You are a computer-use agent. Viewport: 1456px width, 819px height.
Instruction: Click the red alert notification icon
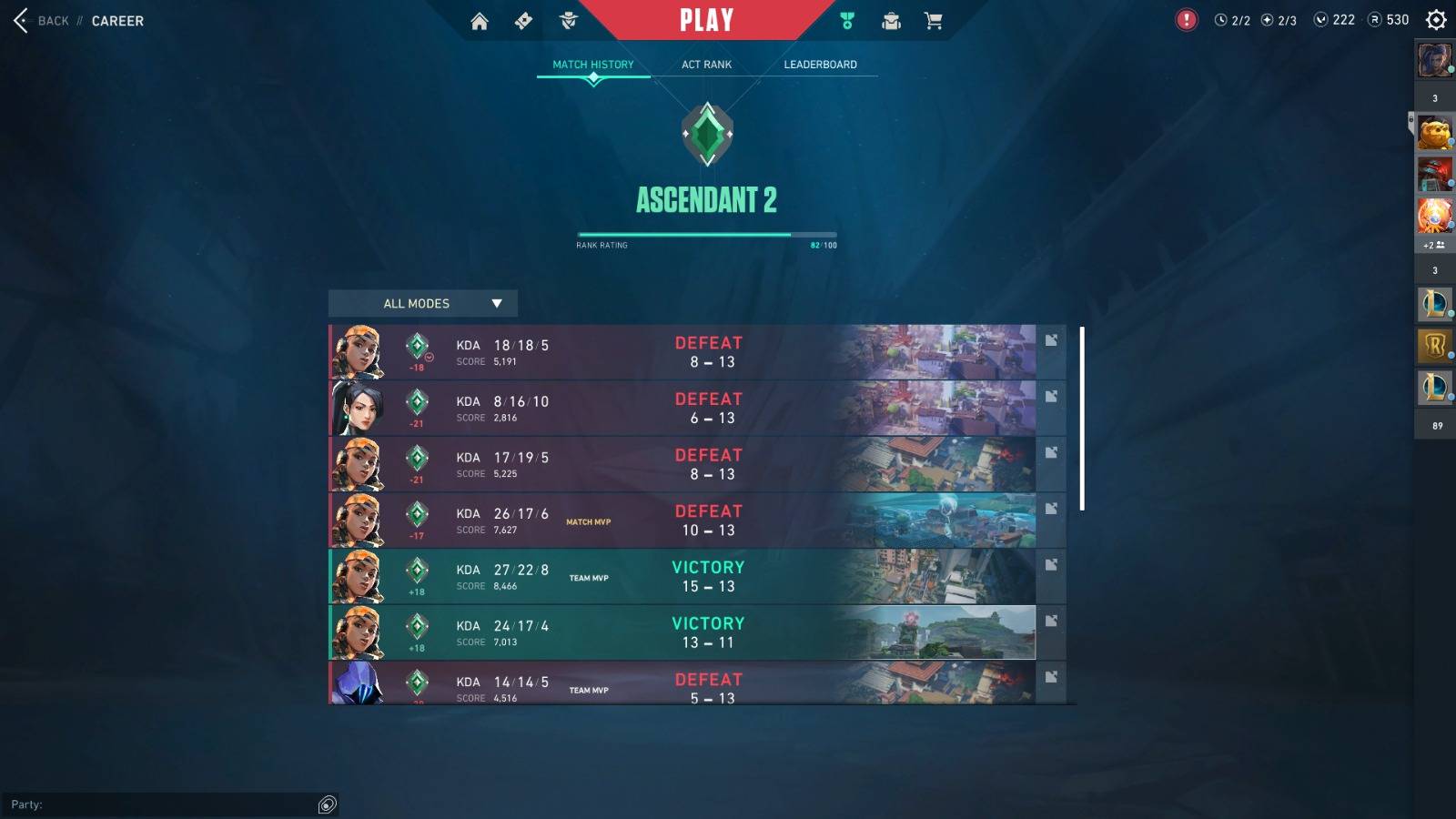pos(1187,20)
